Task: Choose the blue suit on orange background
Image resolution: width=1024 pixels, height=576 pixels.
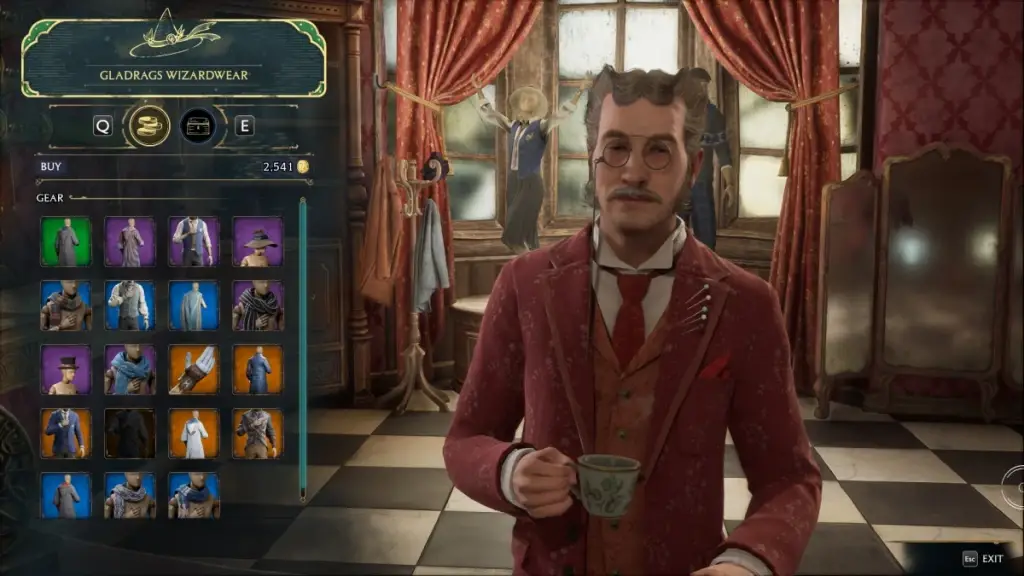Action: click(66, 433)
